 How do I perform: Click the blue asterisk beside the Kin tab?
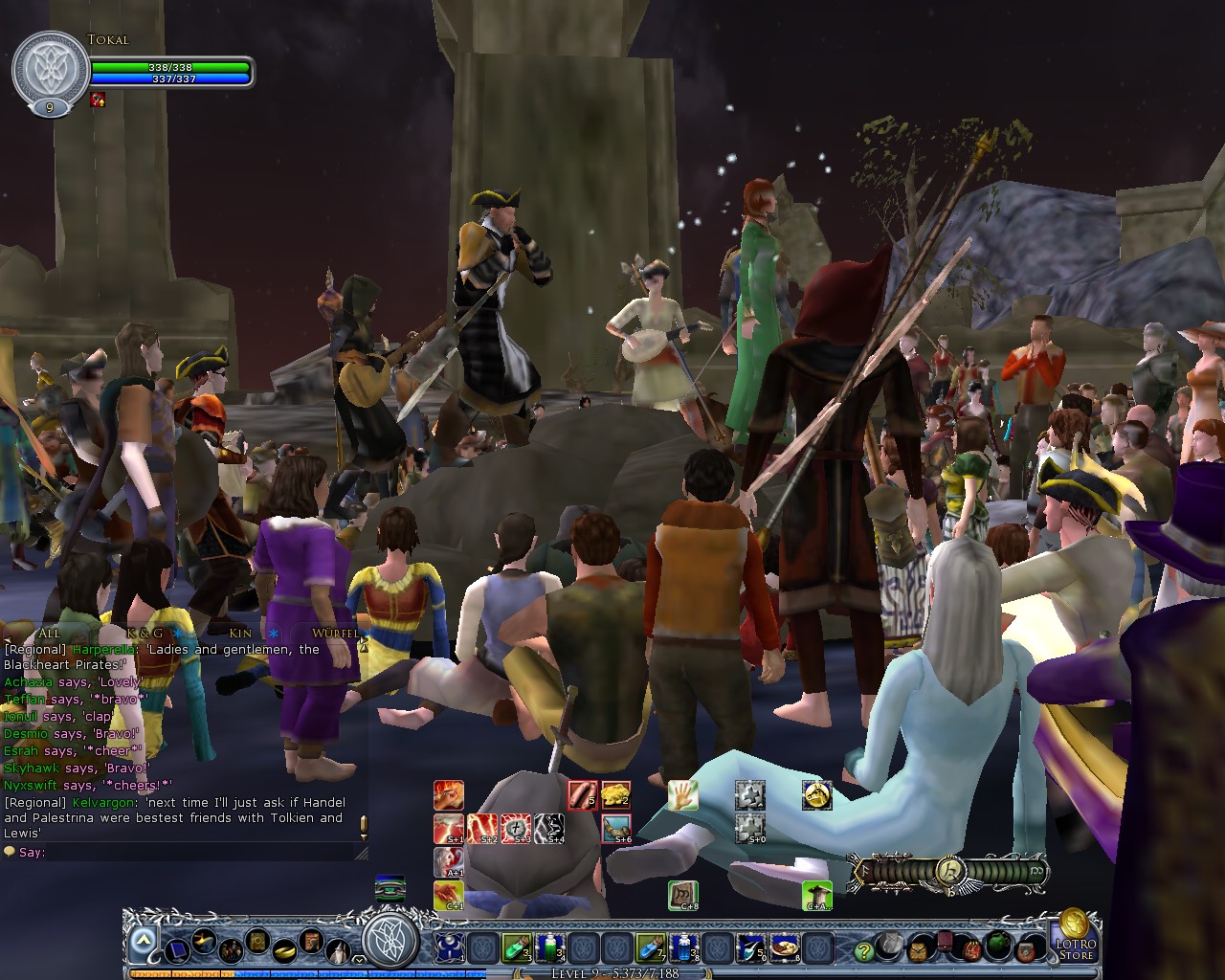tap(273, 633)
